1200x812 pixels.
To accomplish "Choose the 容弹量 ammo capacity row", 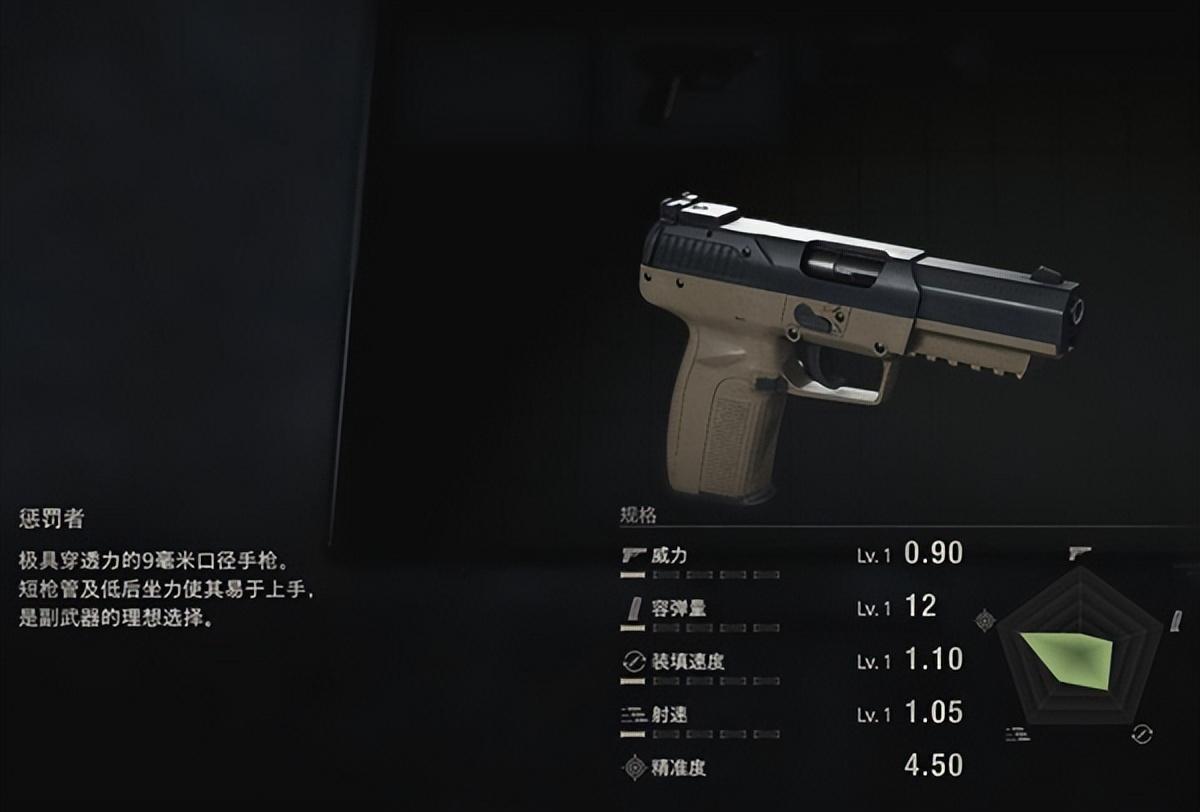I will (x=678, y=609).
